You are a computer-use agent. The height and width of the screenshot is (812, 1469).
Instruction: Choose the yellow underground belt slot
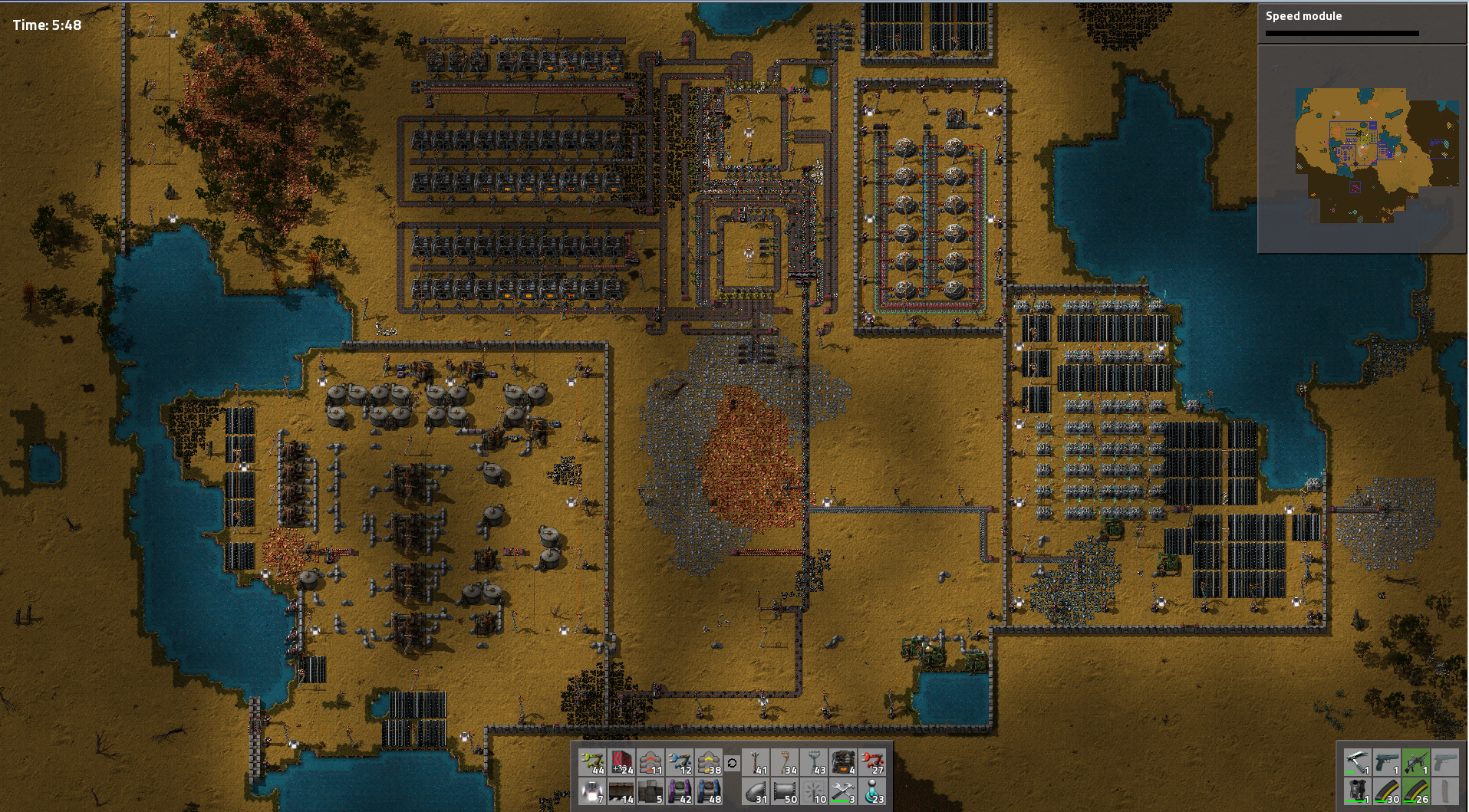(x=709, y=763)
